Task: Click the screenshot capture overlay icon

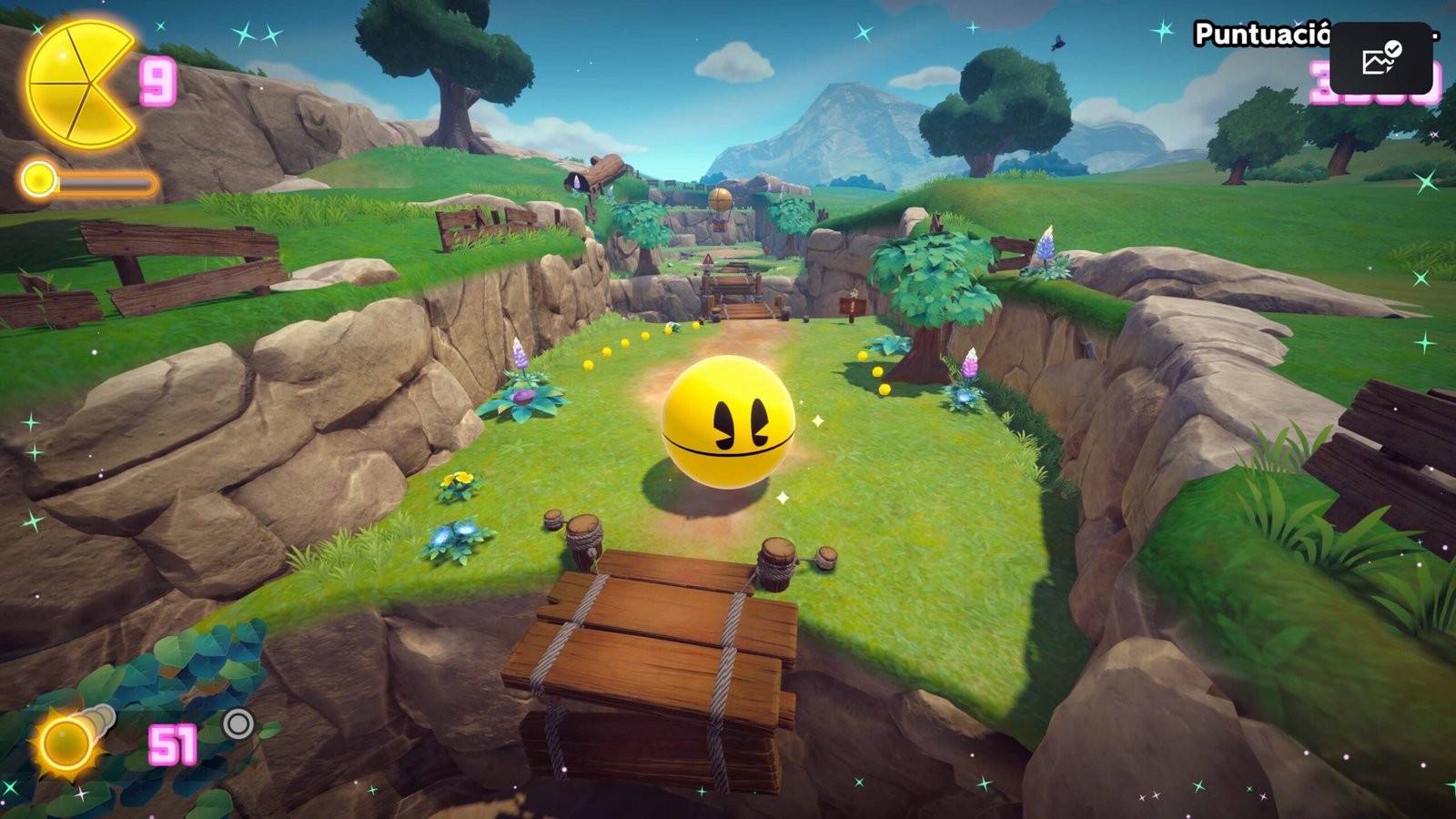Action: tap(1380, 59)
